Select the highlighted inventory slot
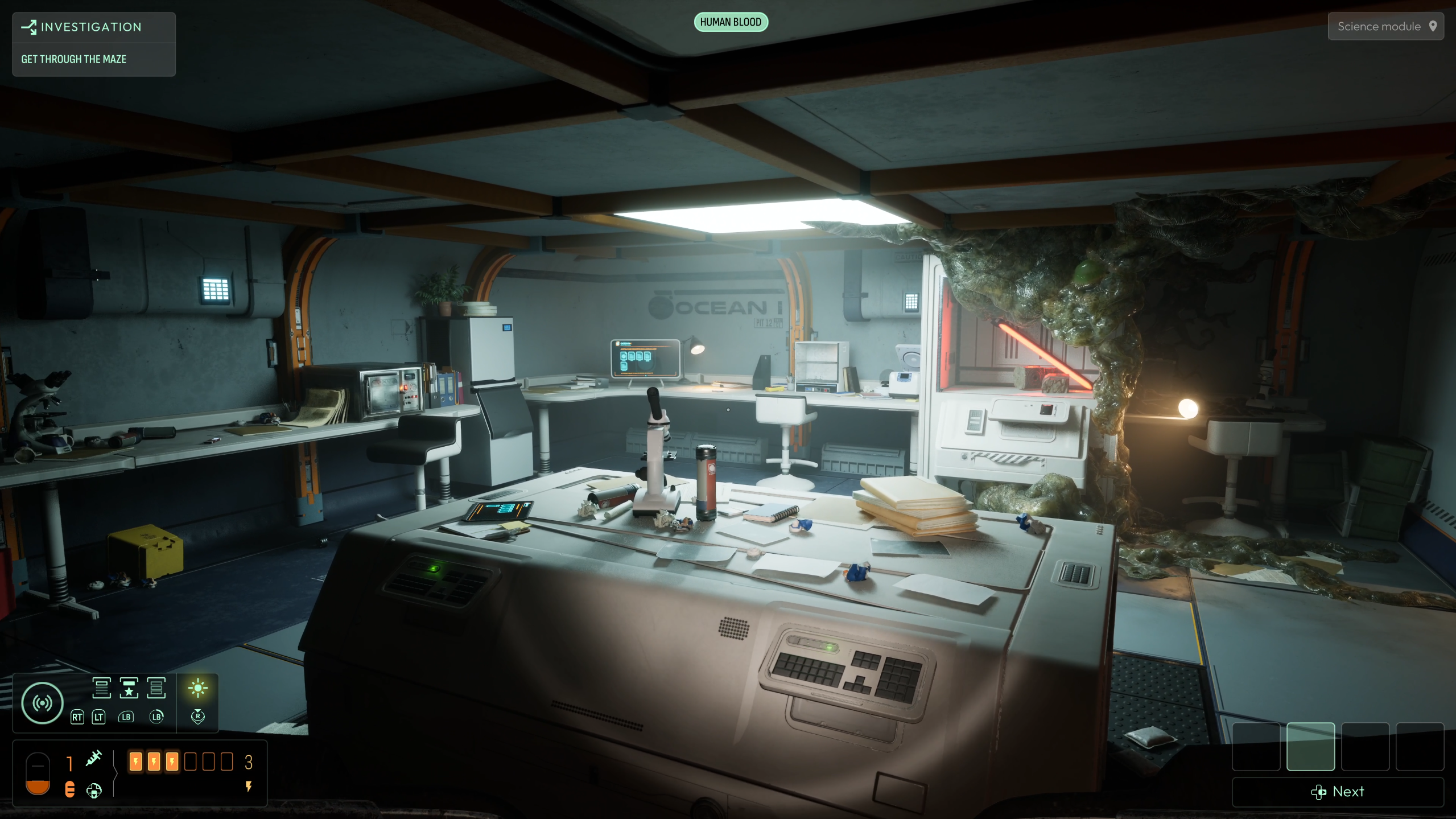 (1310, 747)
